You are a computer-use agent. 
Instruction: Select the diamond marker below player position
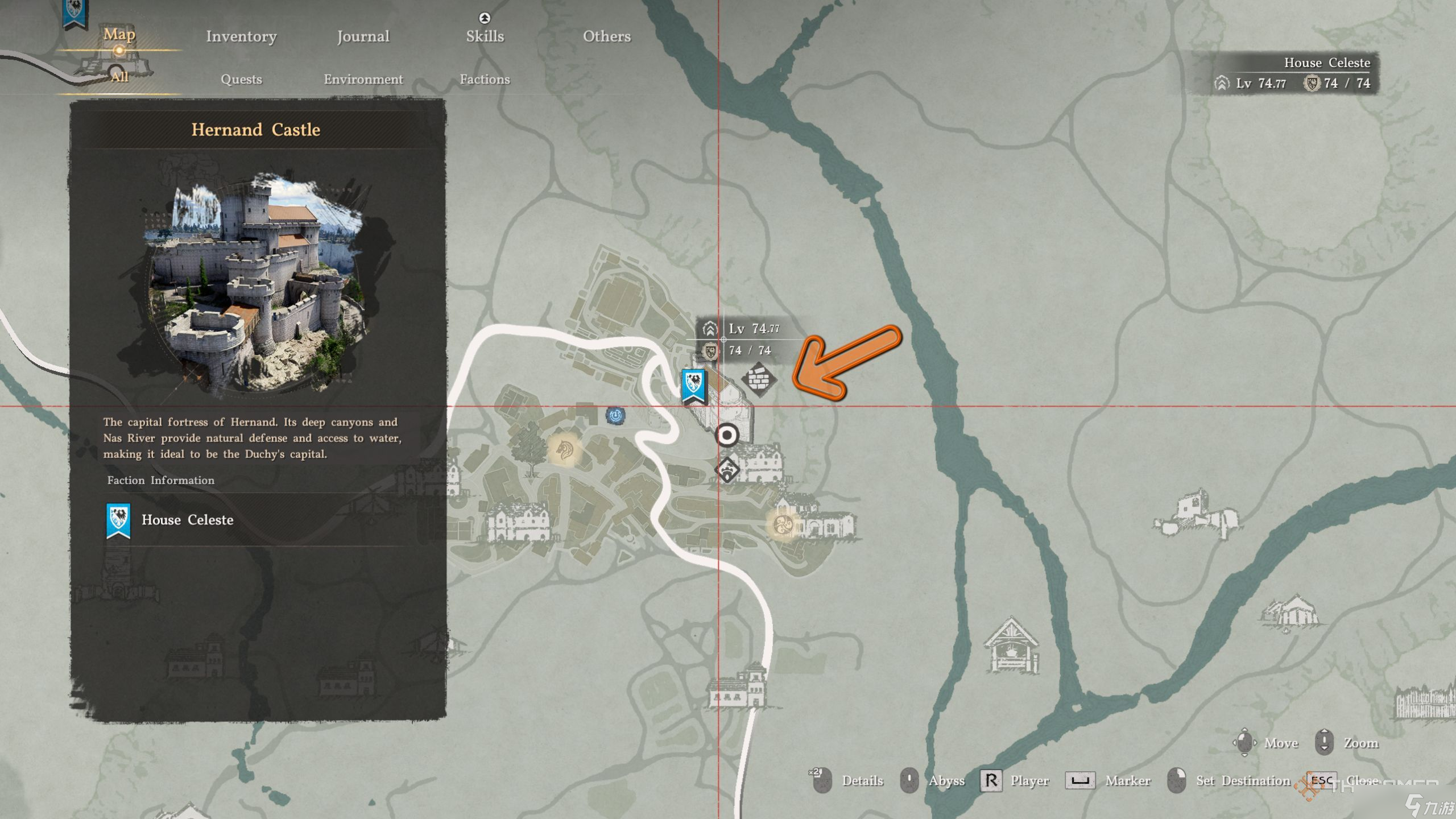[x=727, y=470]
